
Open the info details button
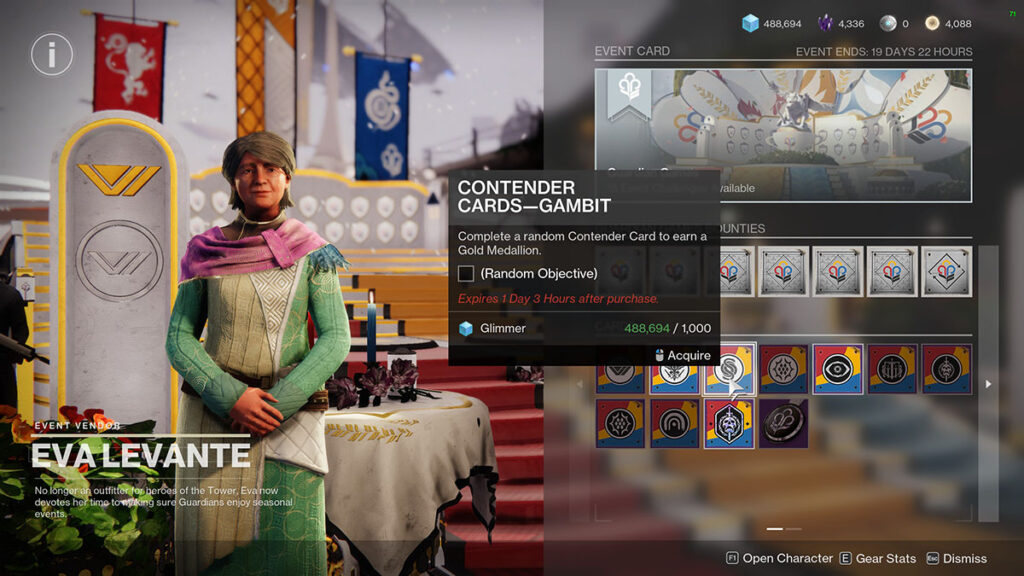[52, 54]
